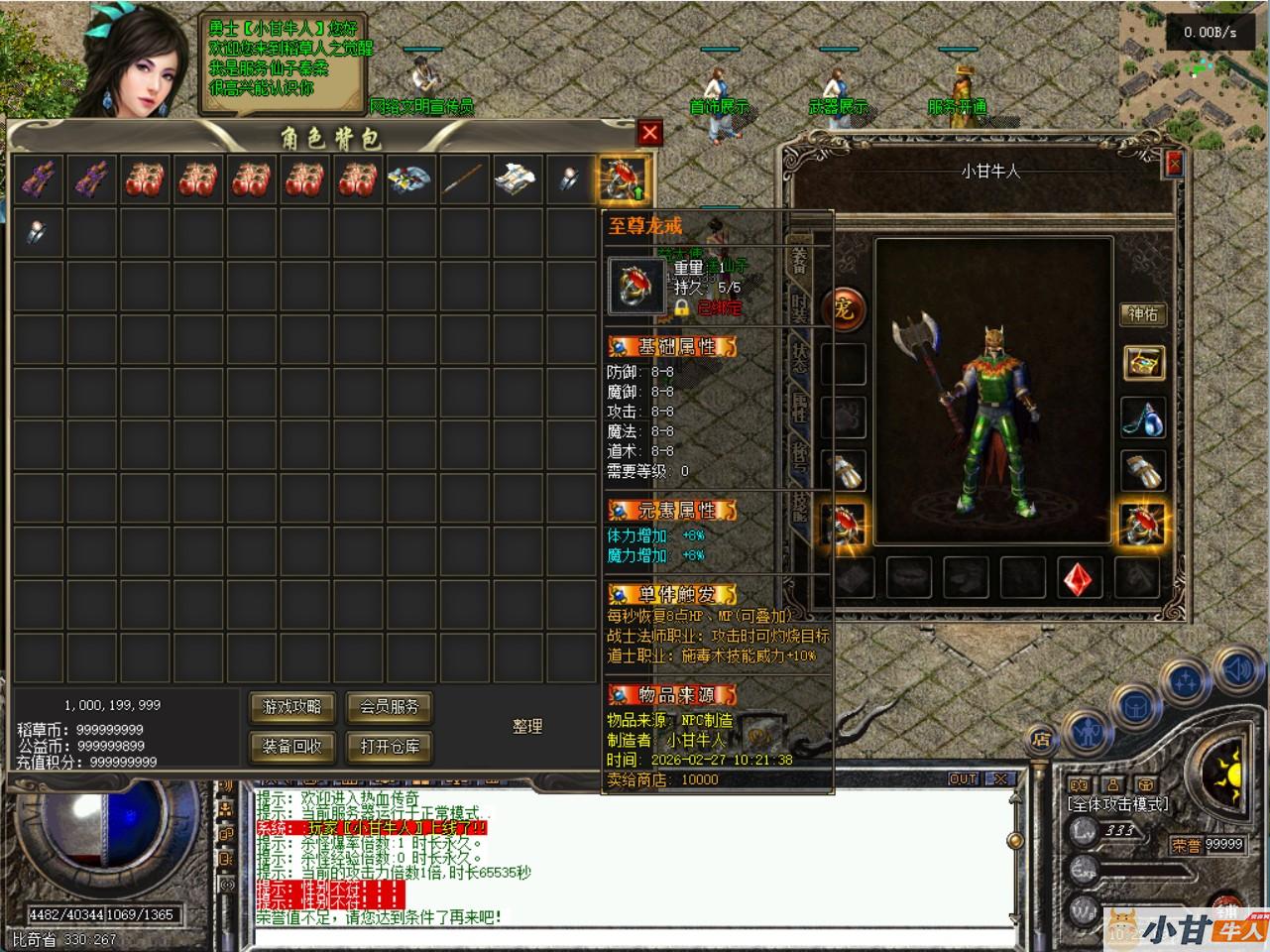Viewport: 1270px width, 952px height.
Task: Open the 游戏攻略 game guide
Action: pyautogui.click(x=292, y=707)
